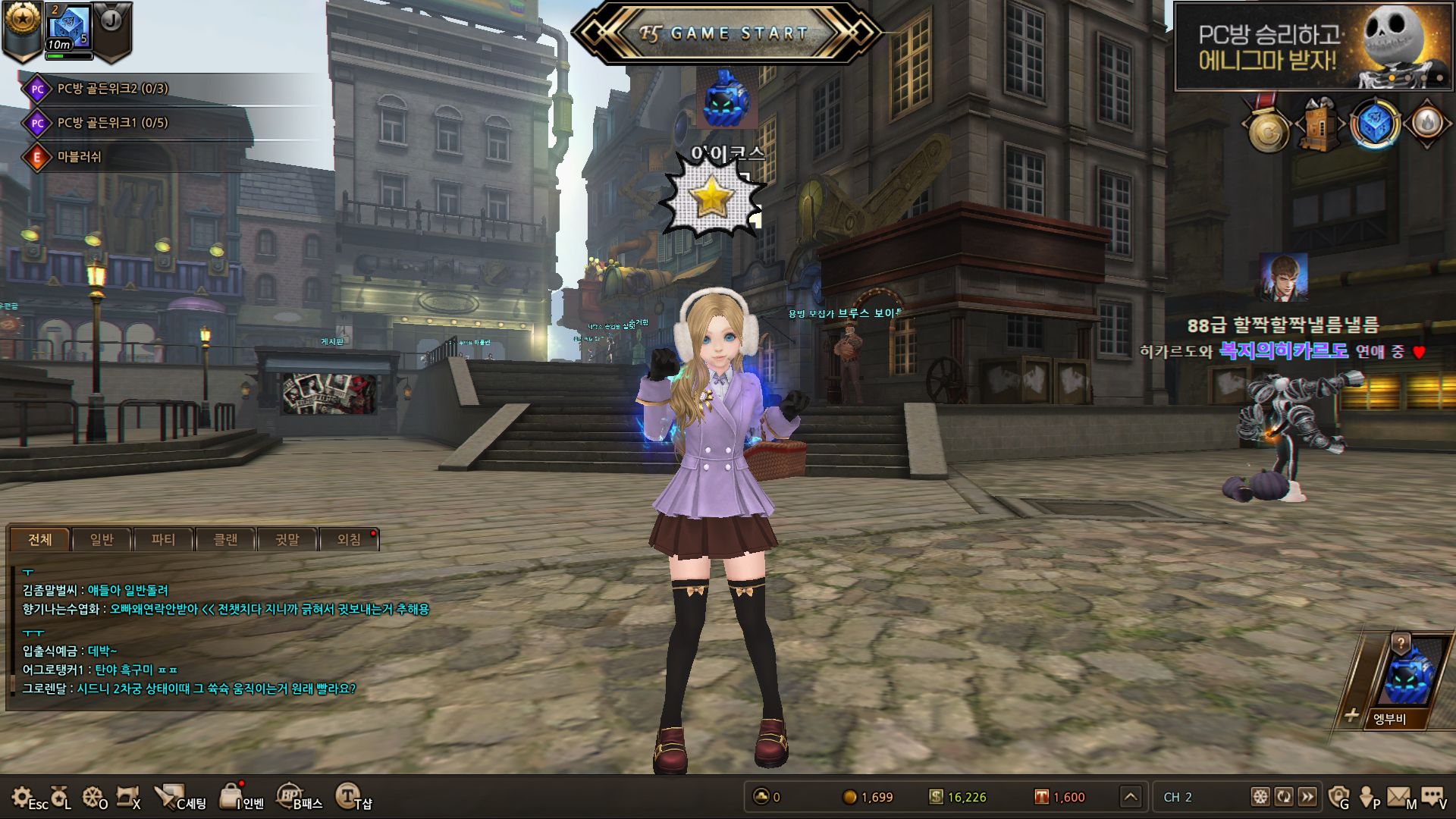Click the PC방 에니그마 event banner

coord(1313,46)
